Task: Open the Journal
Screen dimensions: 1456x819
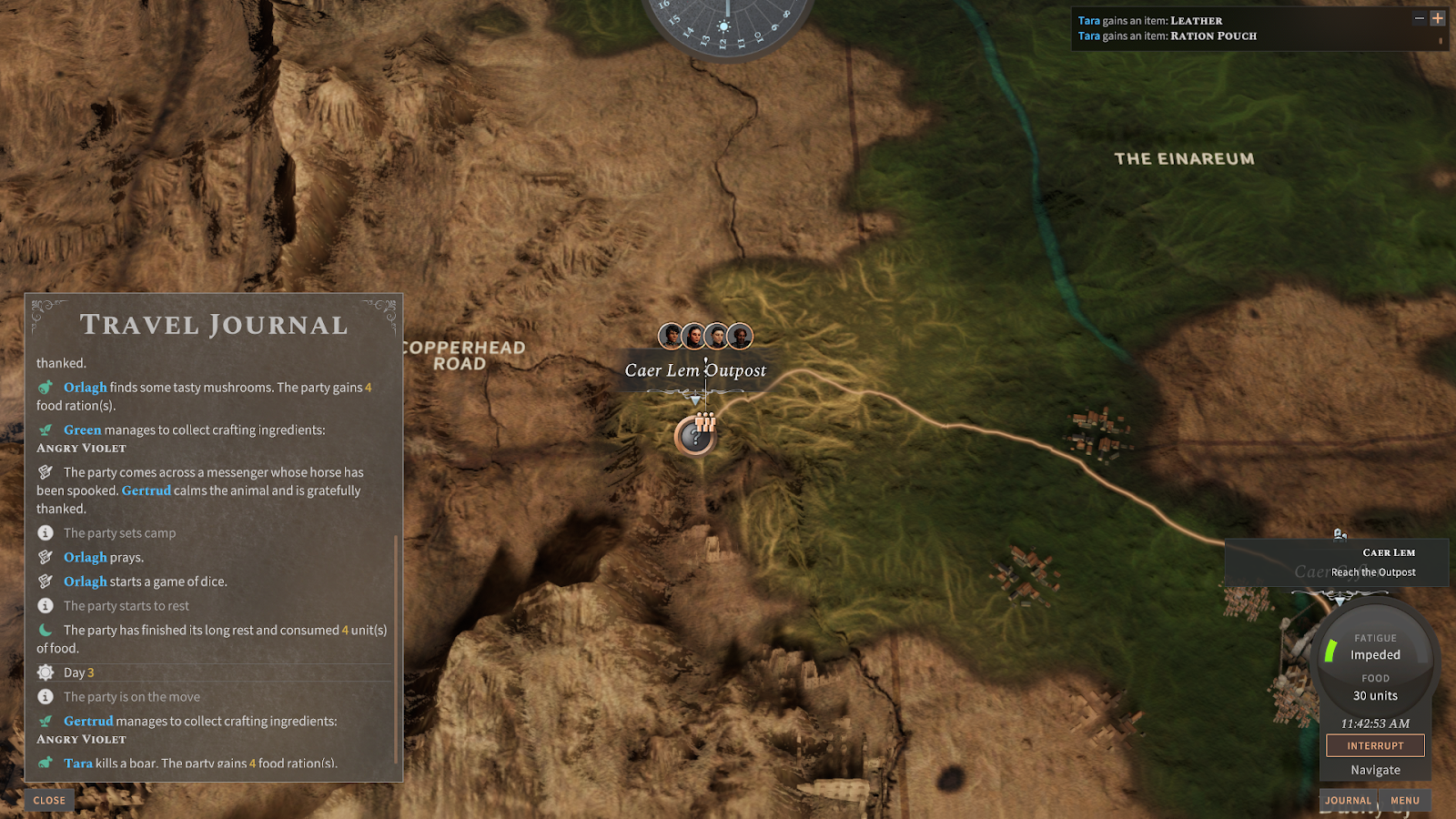Action: (1348, 801)
